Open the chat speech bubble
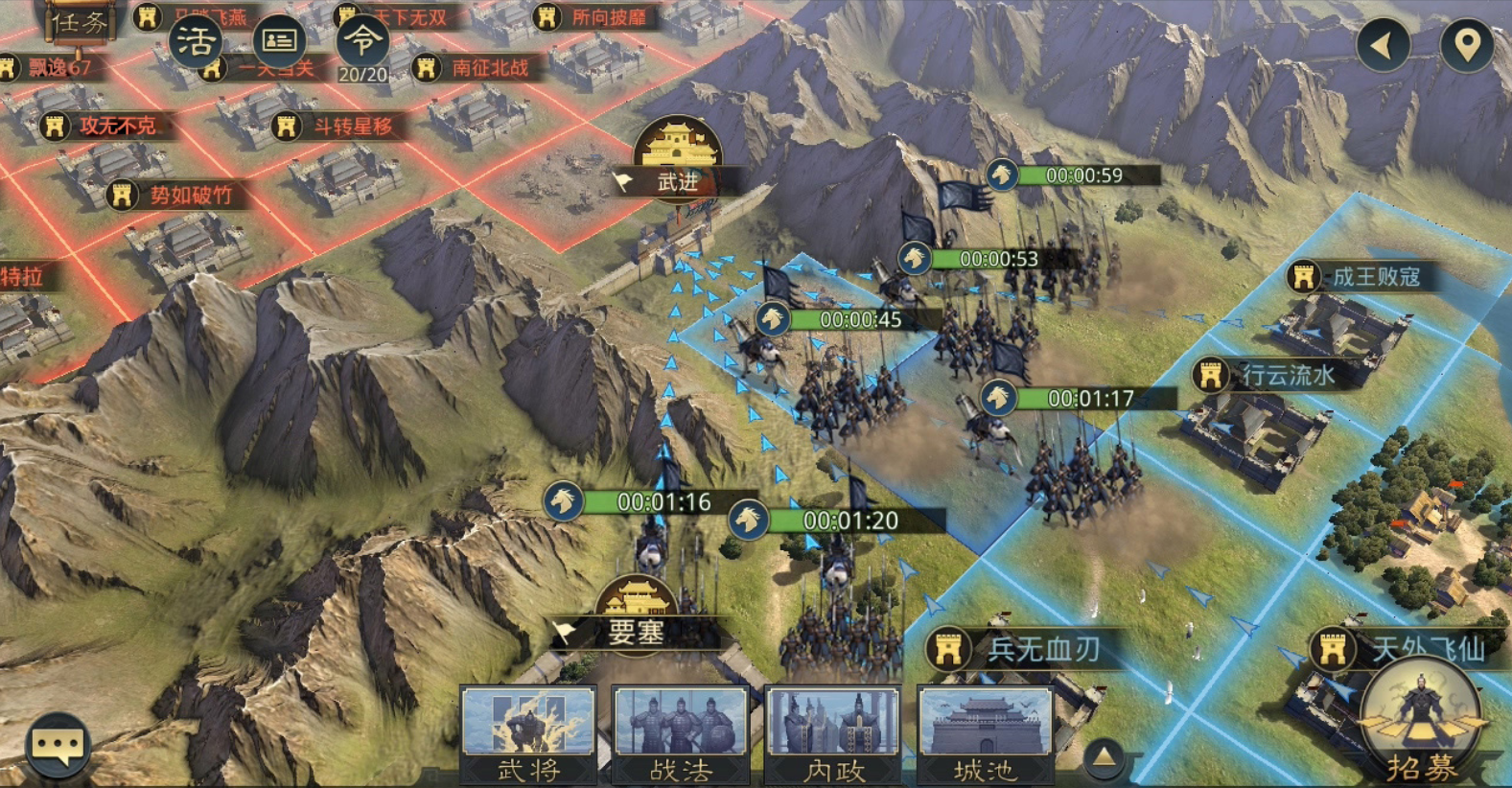Screen dimensions: 1512x788 click(58, 745)
